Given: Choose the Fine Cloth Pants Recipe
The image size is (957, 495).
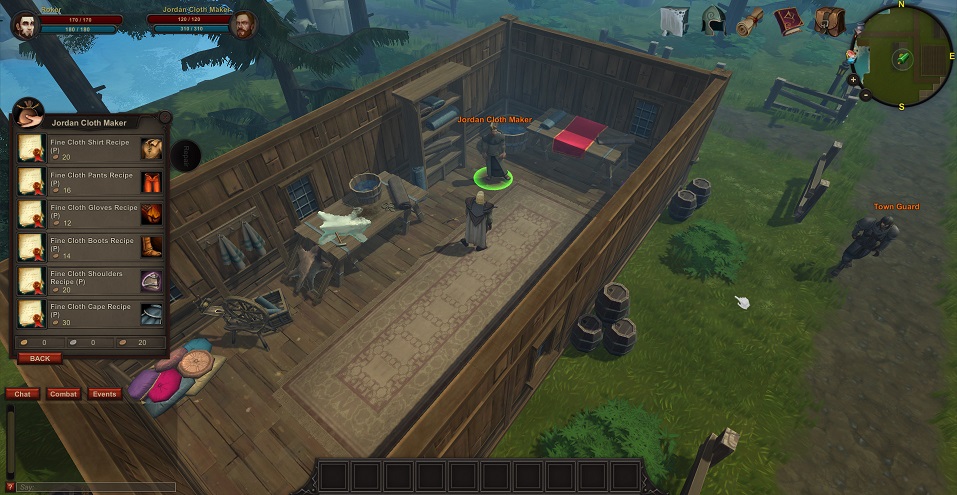Looking at the screenshot, I should [90, 182].
